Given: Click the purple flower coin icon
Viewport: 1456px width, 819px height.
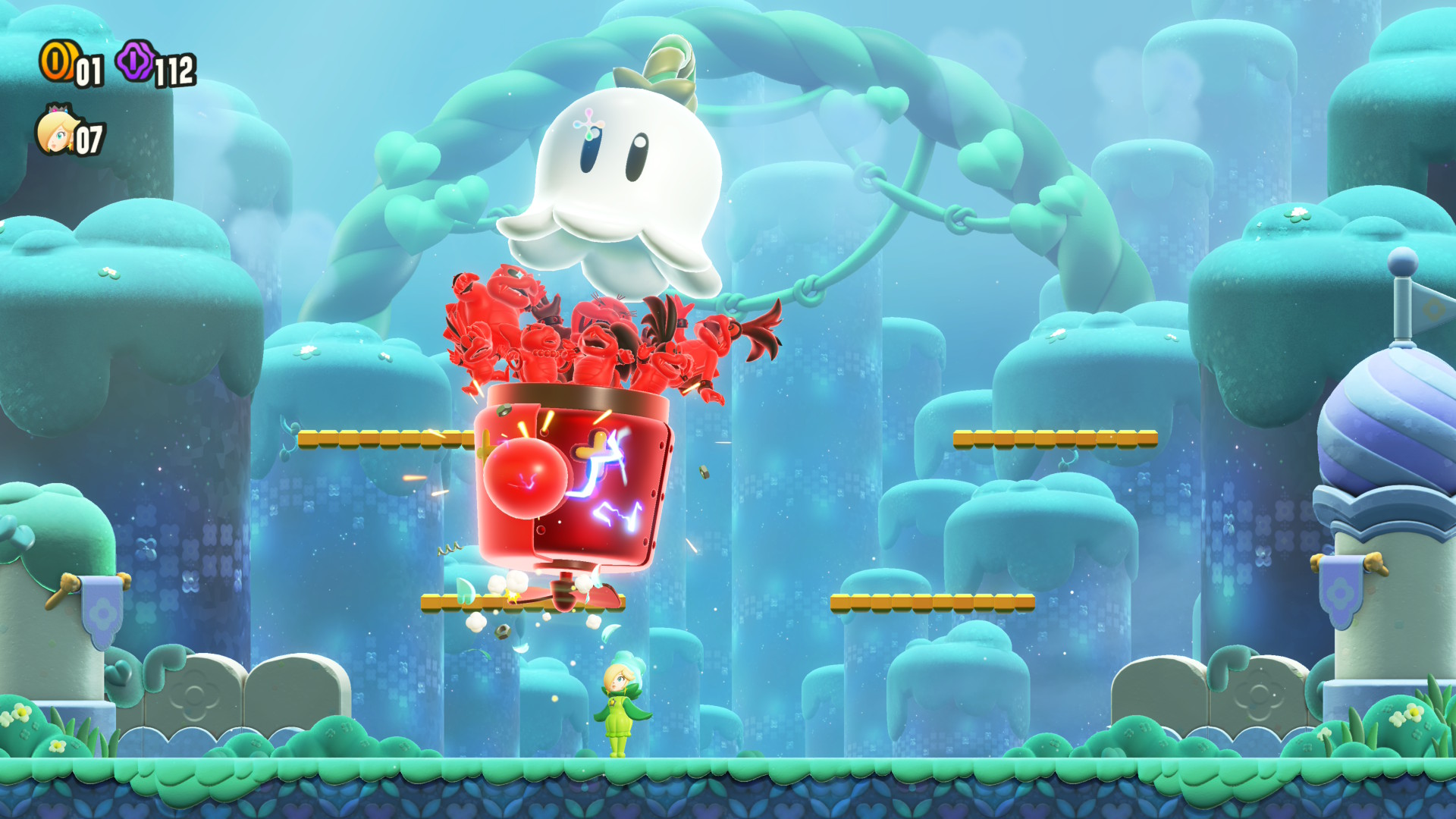Looking at the screenshot, I should tap(136, 61).
